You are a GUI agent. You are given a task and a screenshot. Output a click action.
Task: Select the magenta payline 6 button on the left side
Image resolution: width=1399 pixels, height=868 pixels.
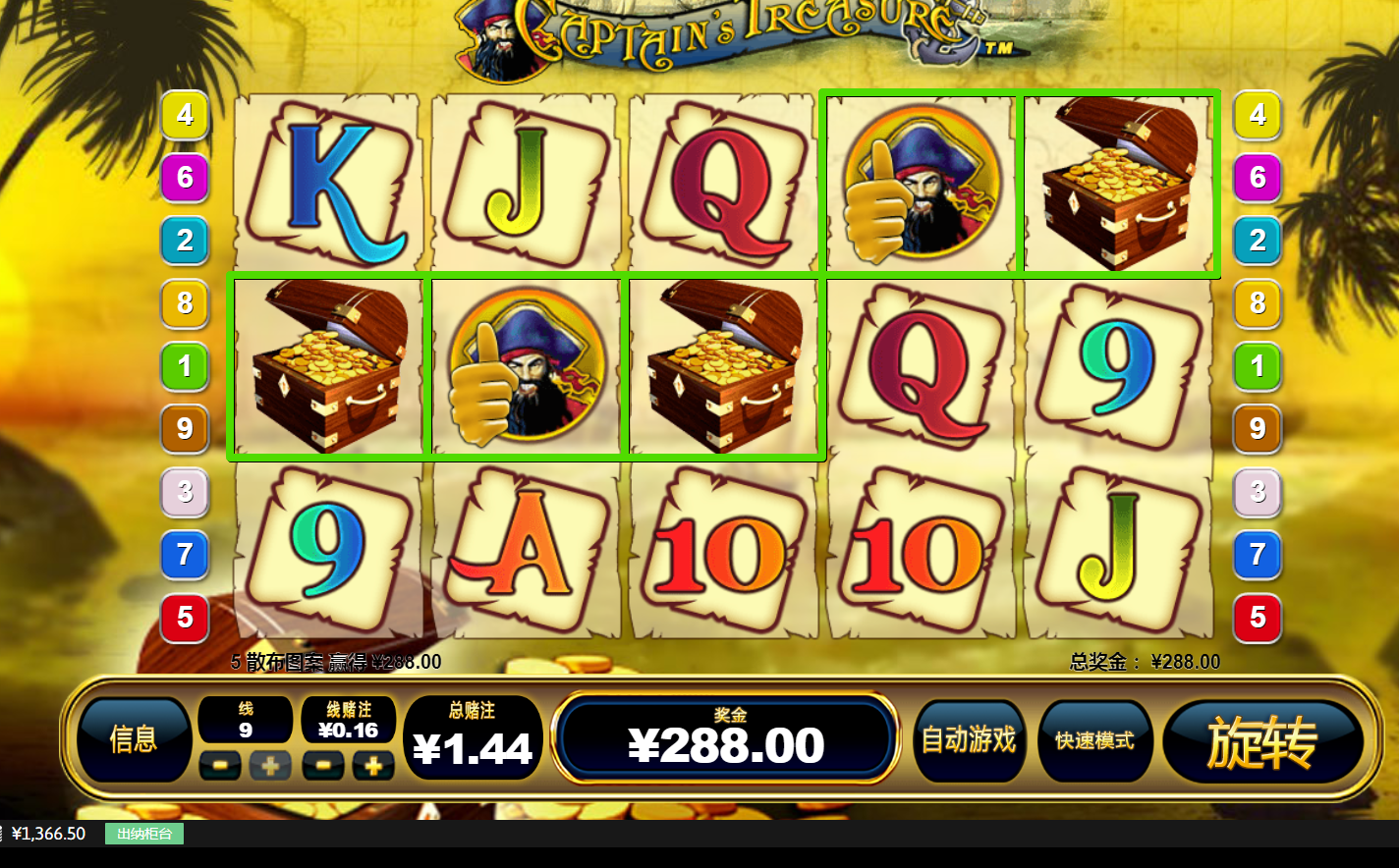[x=185, y=178]
